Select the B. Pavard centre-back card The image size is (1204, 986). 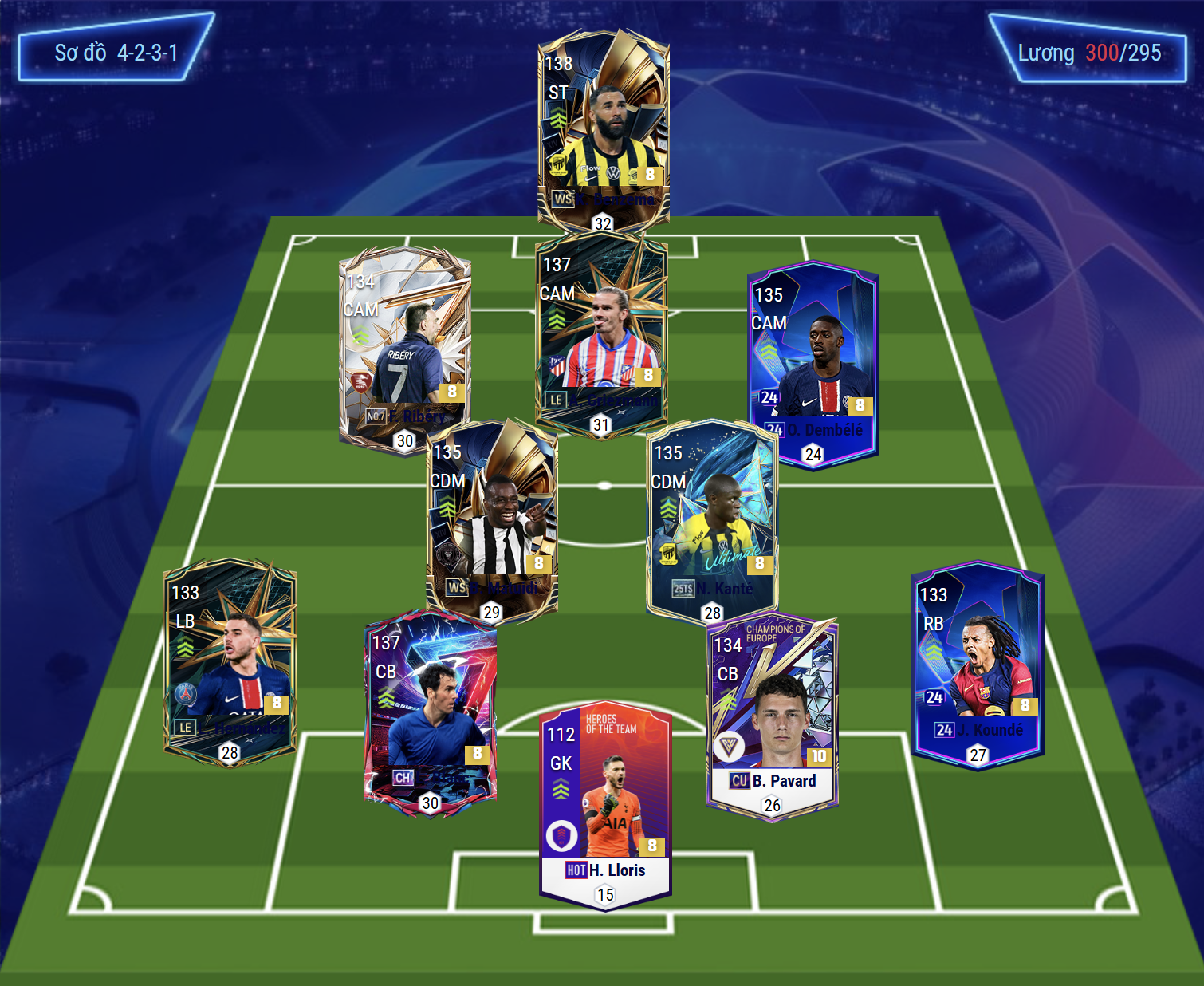[x=772, y=714]
